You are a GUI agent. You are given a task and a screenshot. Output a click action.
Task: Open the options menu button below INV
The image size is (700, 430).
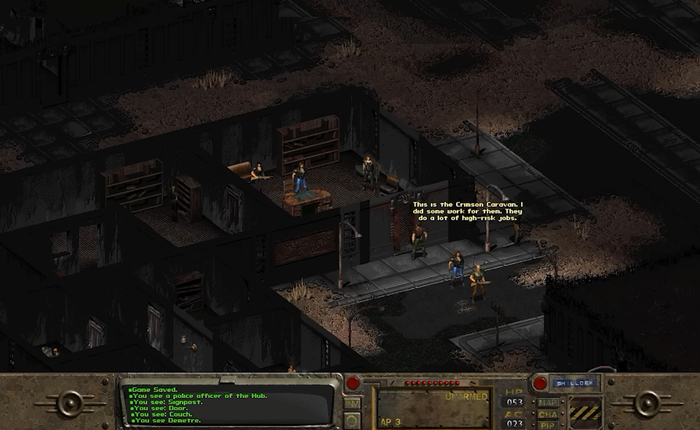click(x=352, y=420)
